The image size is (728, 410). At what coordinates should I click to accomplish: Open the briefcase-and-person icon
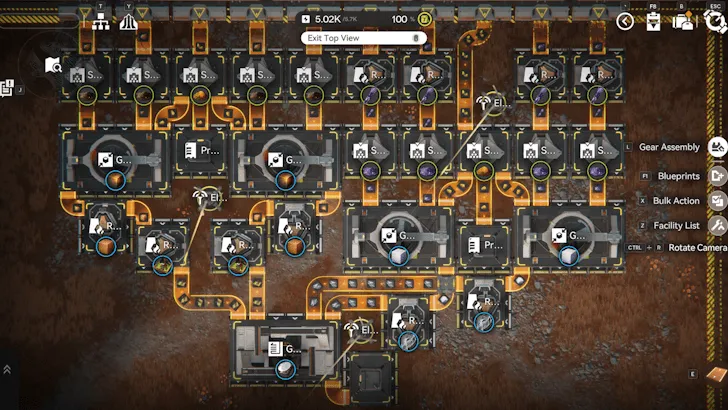click(x=684, y=22)
